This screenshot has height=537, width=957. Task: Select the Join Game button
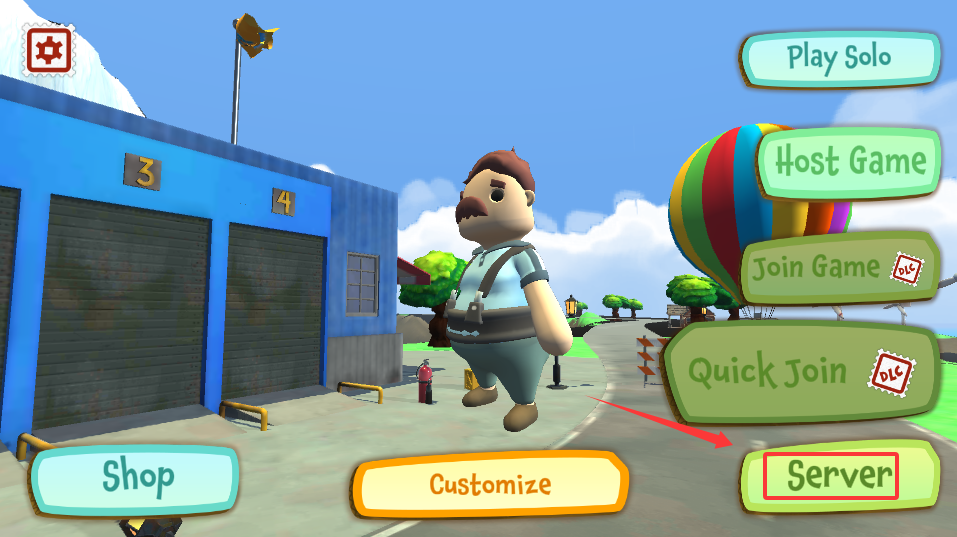coord(838,267)
